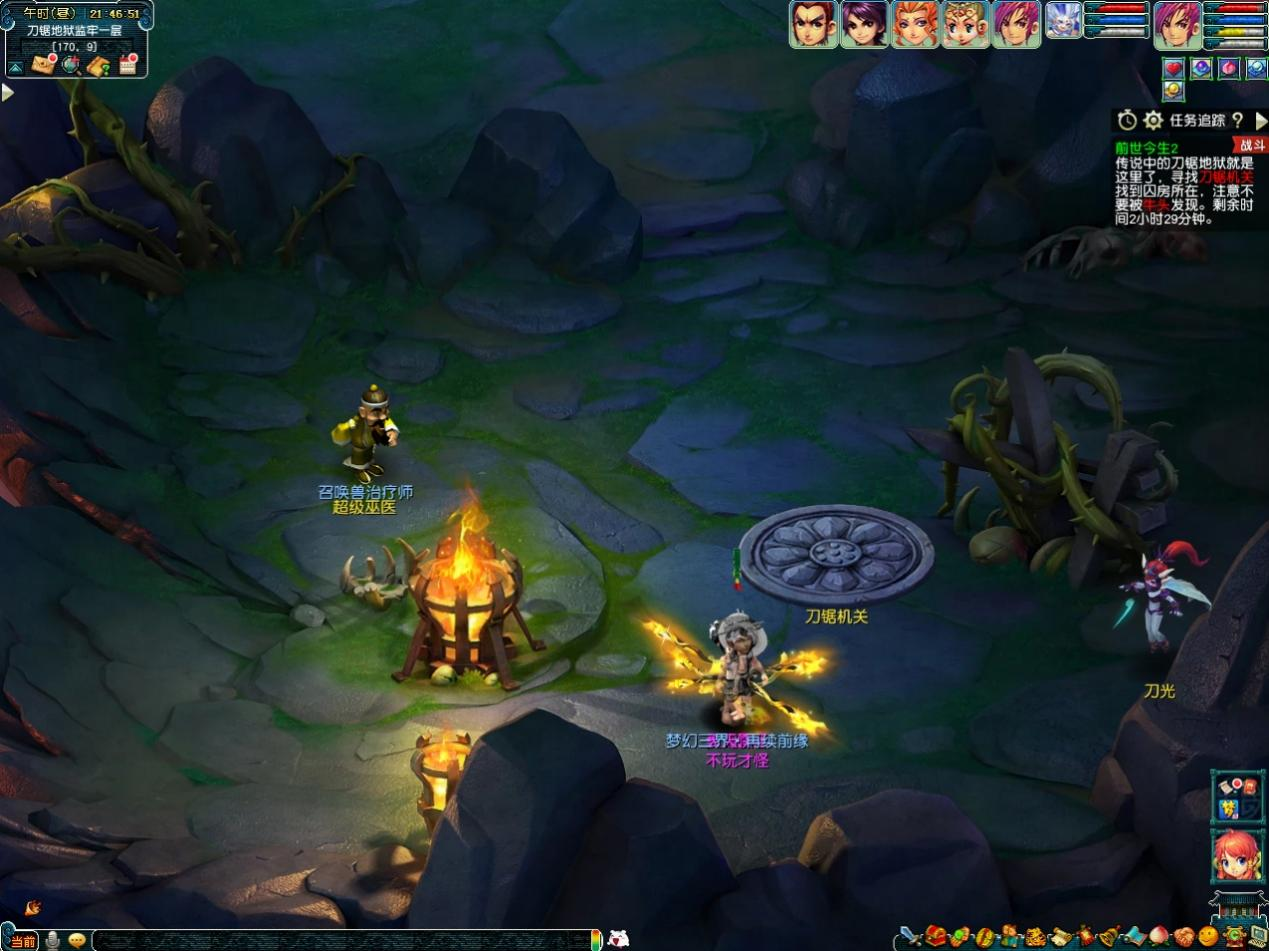The height and width of the screenshot is (951, 1269).
Task: Click the globe magnifier world map icon
Action: [x=70, y=66]
